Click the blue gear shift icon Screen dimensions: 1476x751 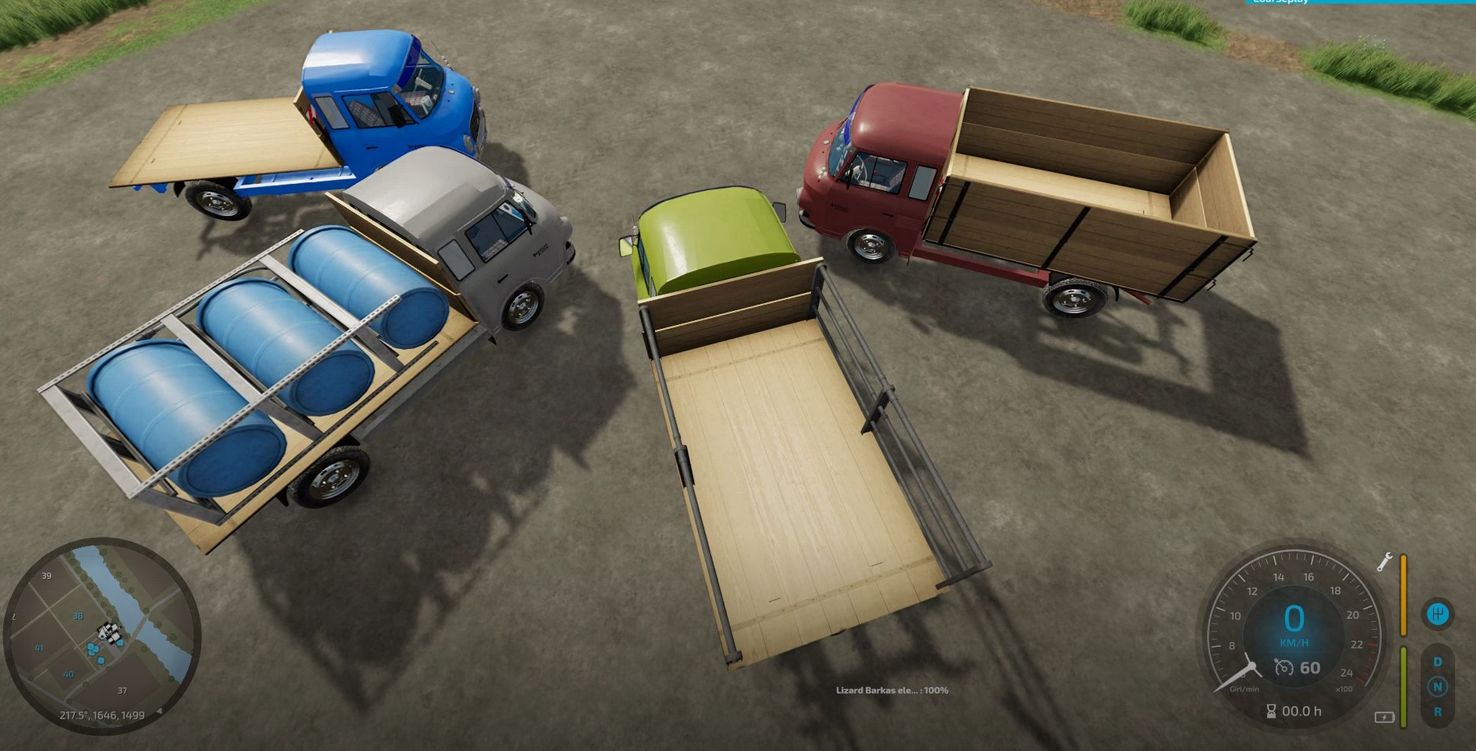tap(1437, 613)
